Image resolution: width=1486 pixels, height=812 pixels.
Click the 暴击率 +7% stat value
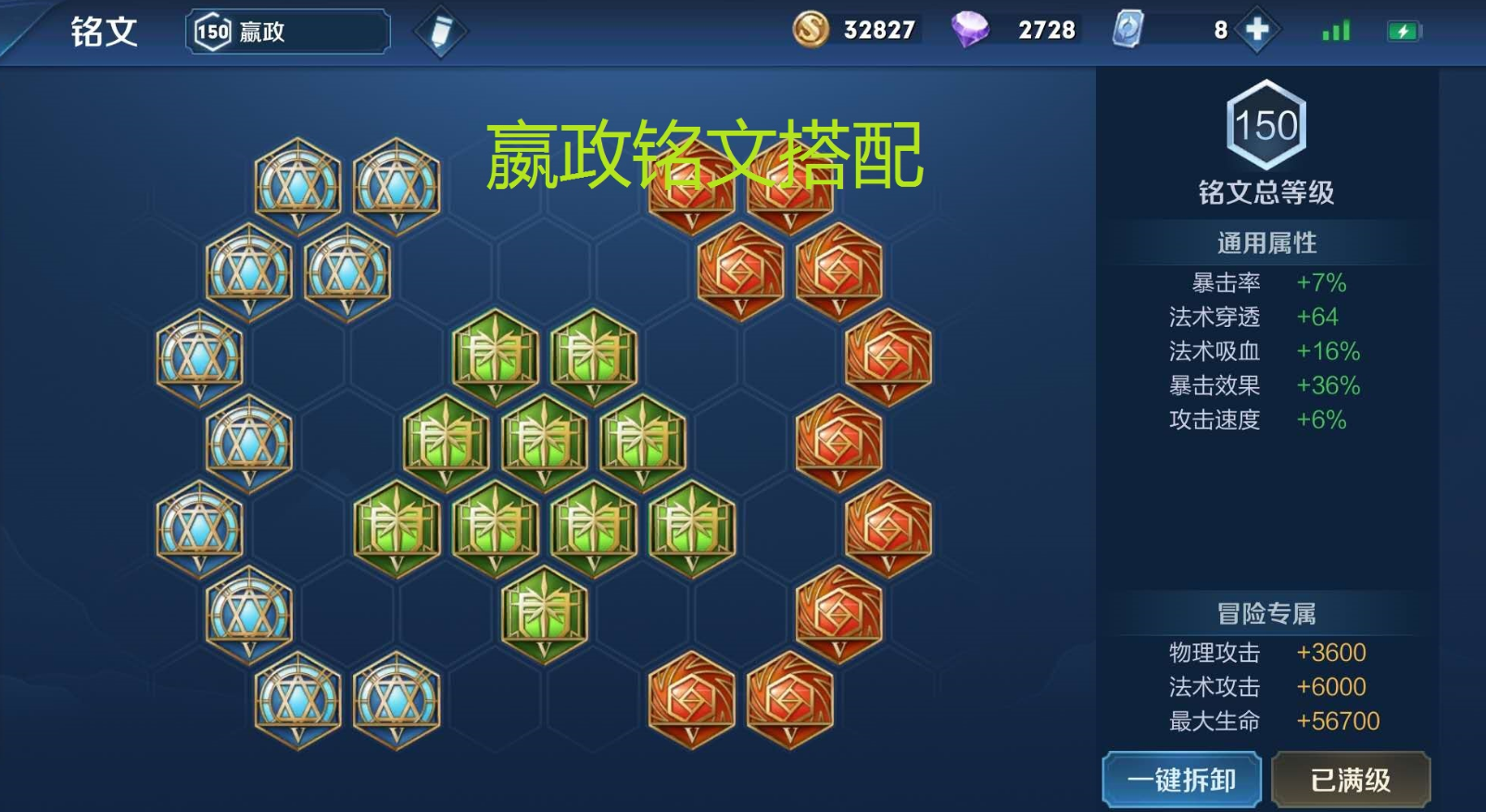1319,283
